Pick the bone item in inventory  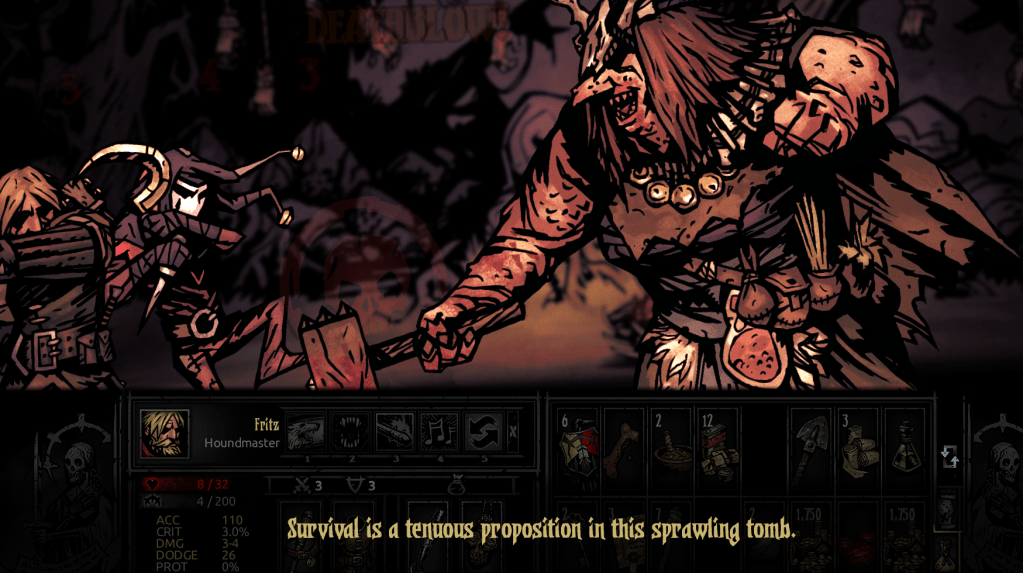624,444
